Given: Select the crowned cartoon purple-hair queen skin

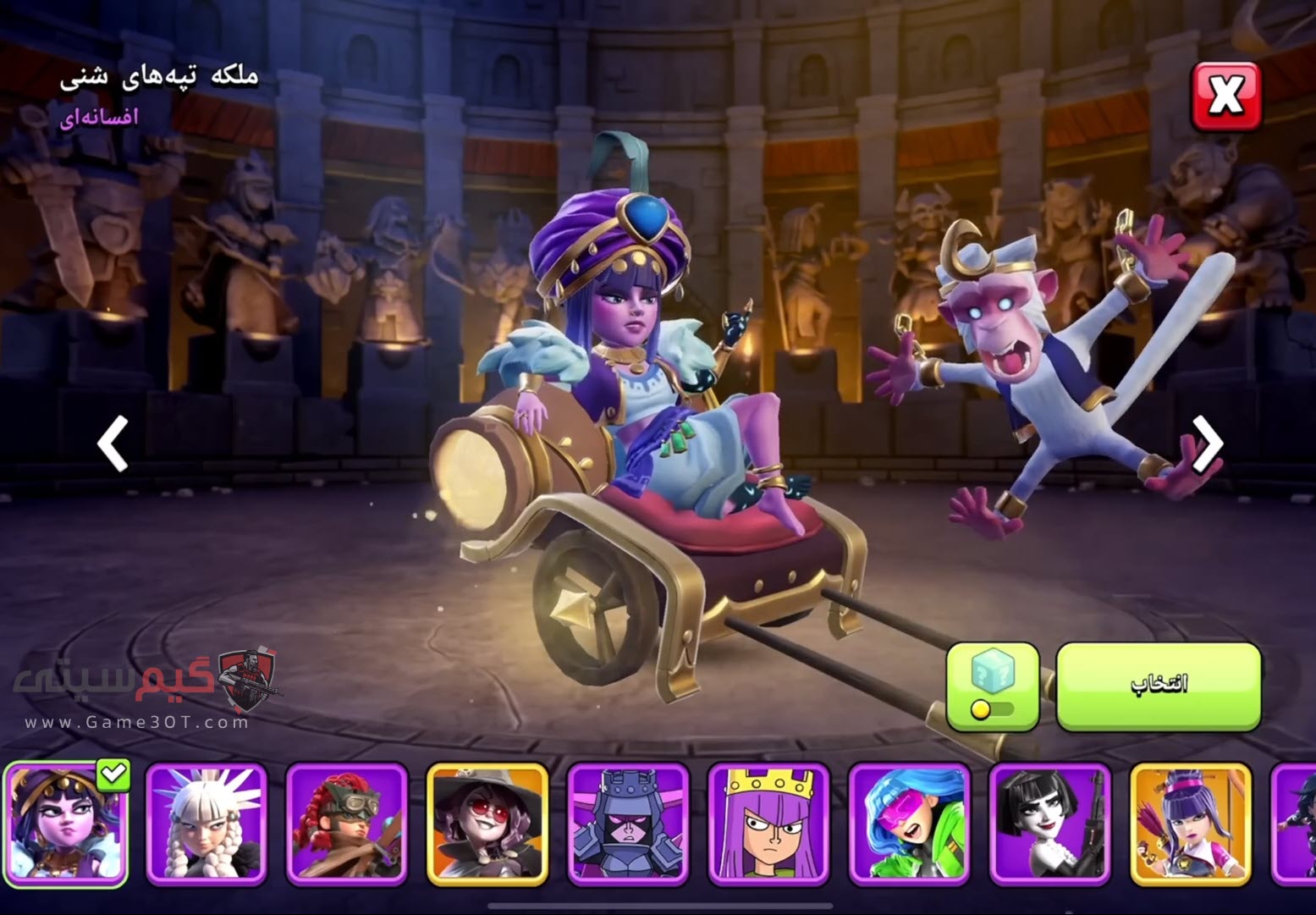Looking at the screenshot, I should [768, 823].
